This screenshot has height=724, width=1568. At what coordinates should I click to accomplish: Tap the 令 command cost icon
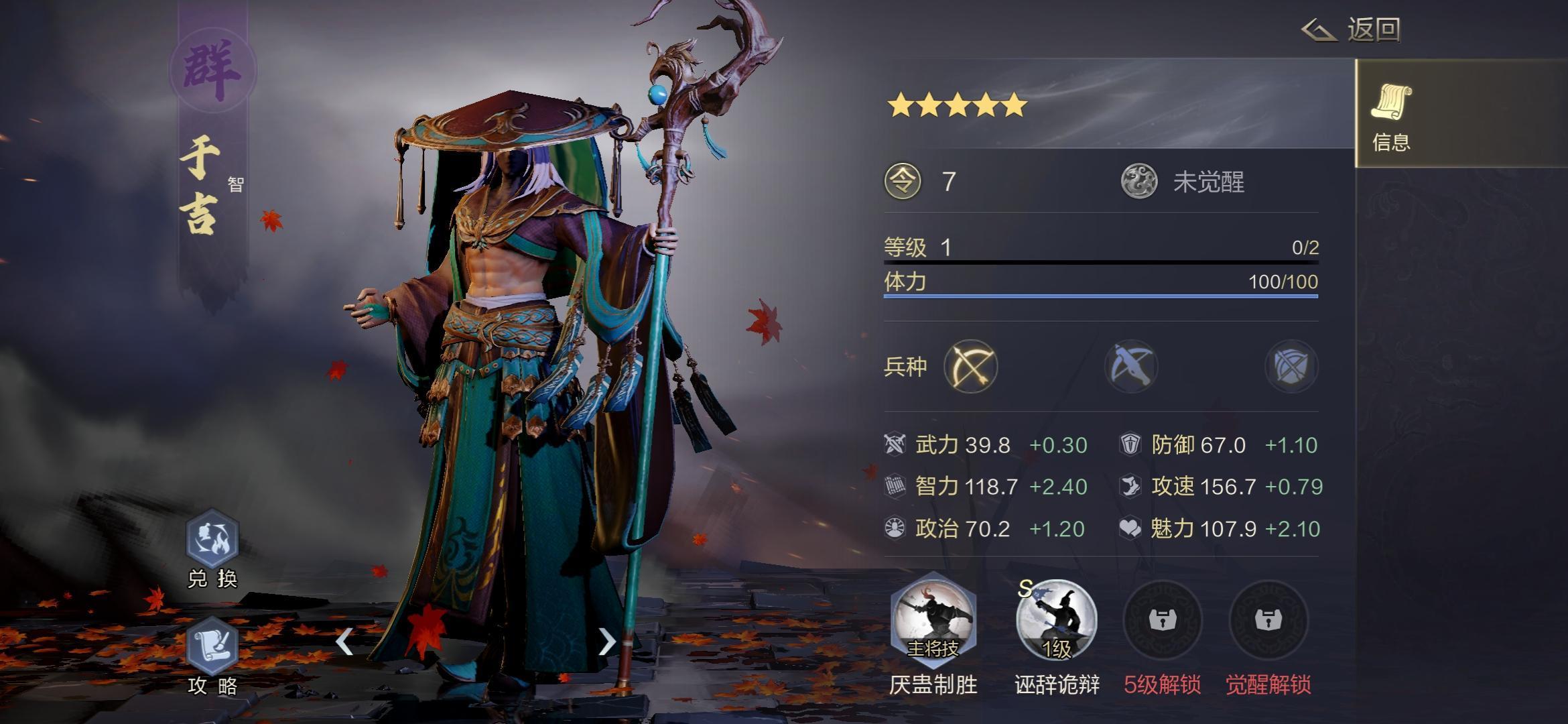(903, 182)
